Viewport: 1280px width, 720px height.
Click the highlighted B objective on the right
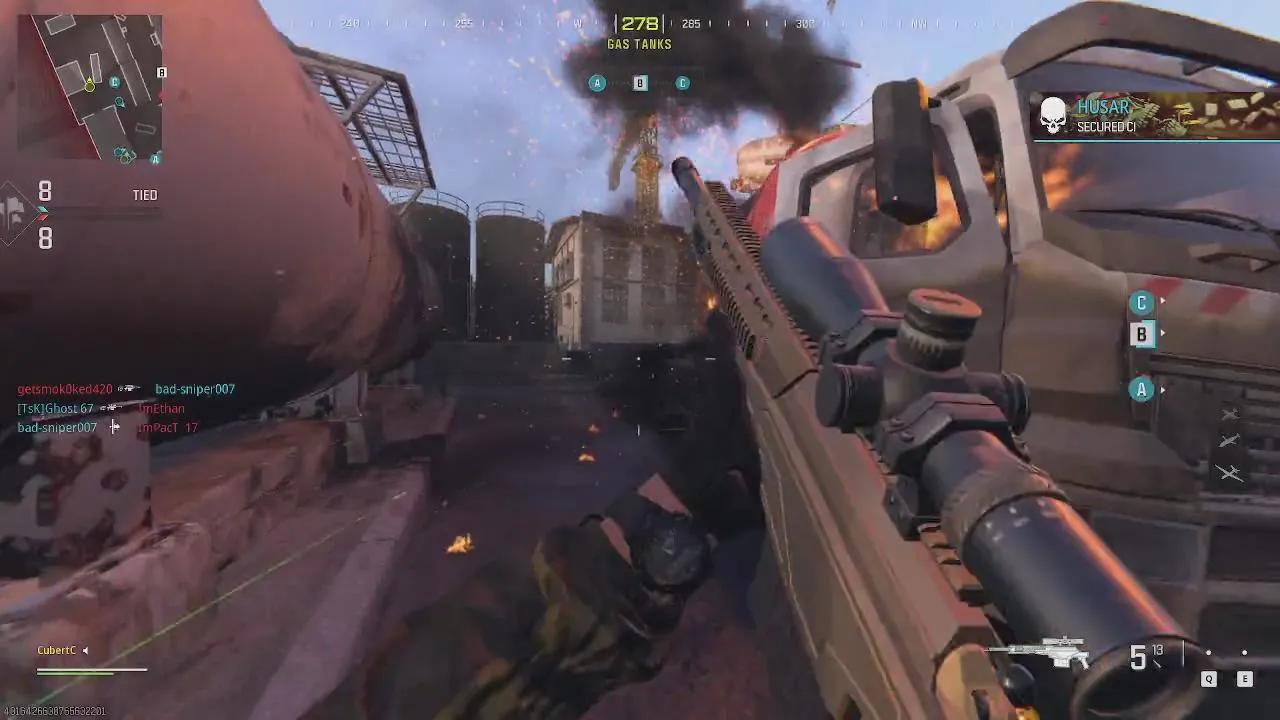(1141, 334)
